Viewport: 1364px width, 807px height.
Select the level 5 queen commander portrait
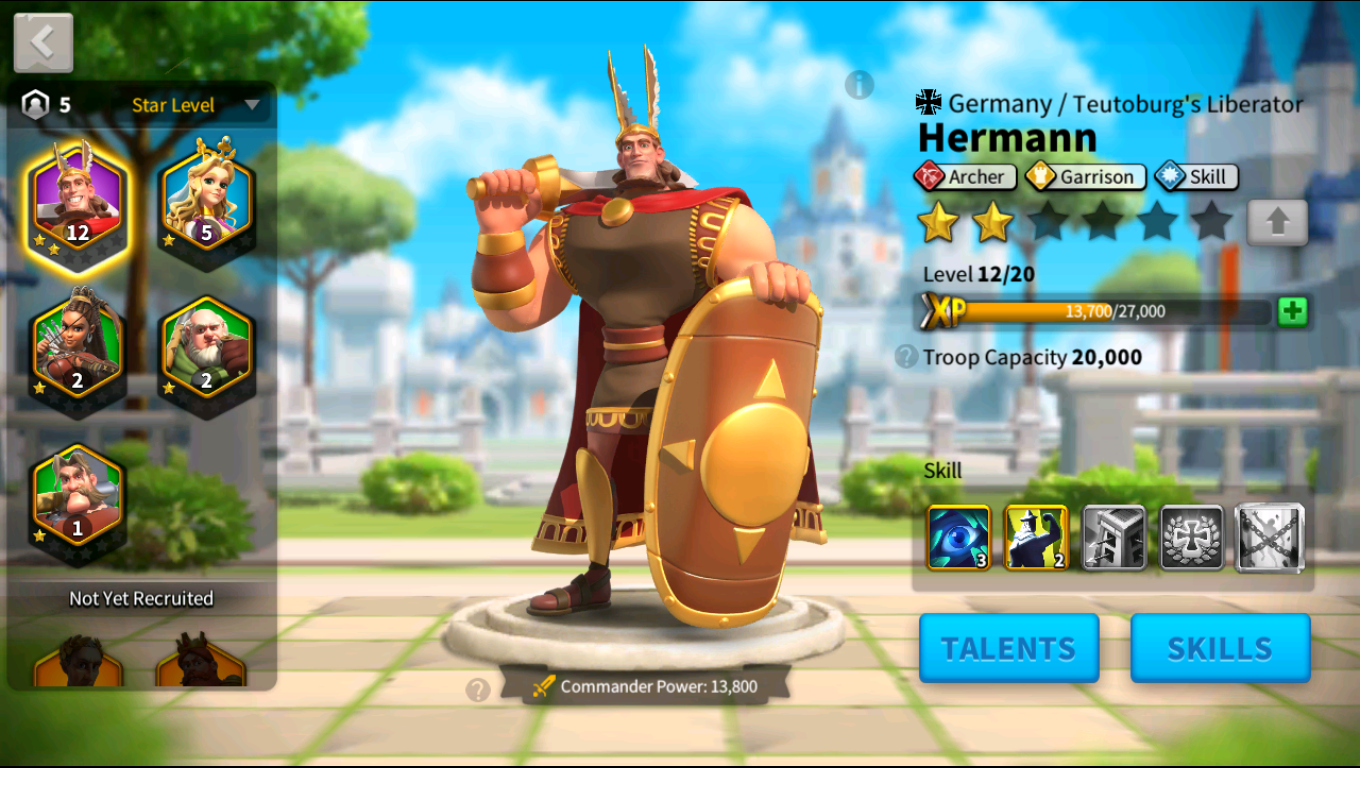click(x=206, y=197)
